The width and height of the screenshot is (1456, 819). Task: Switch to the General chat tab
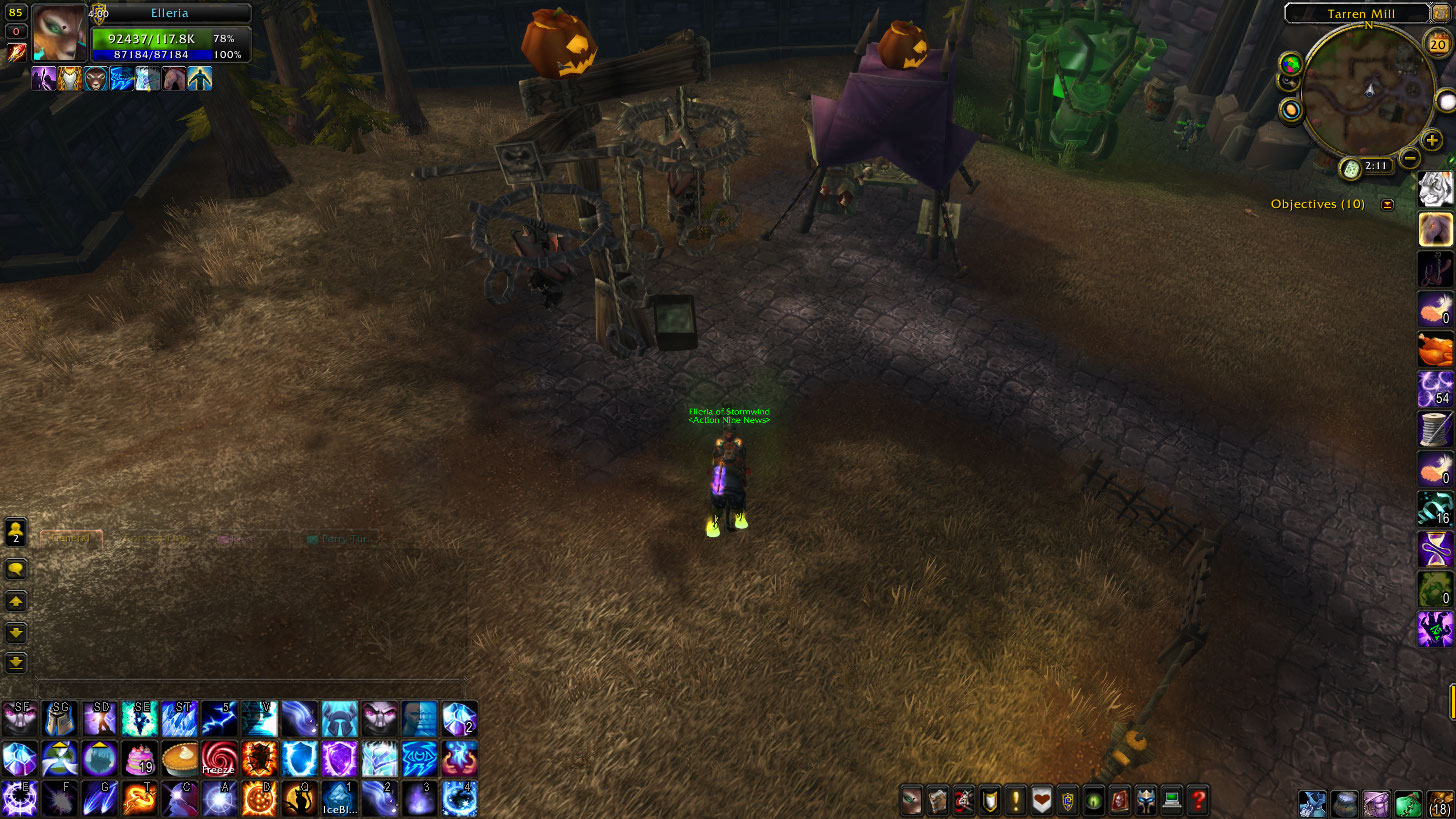pyautogui.click(x=70, y=539)
